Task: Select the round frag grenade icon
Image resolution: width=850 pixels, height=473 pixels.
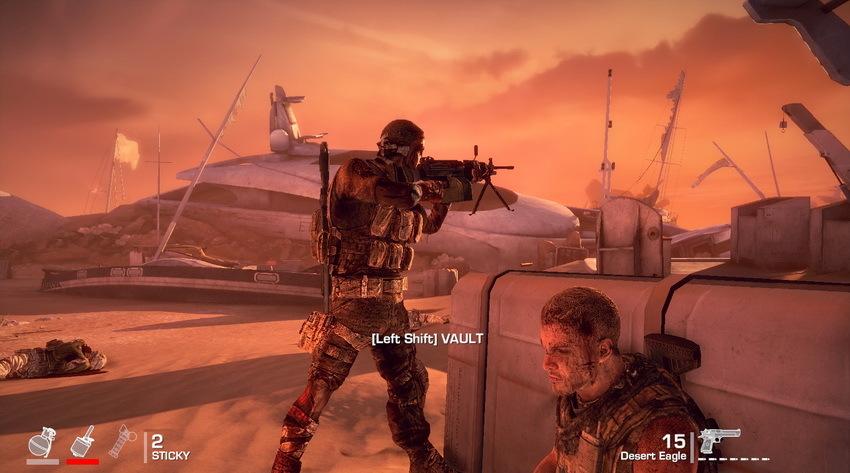Action: [x=41, y=441]
